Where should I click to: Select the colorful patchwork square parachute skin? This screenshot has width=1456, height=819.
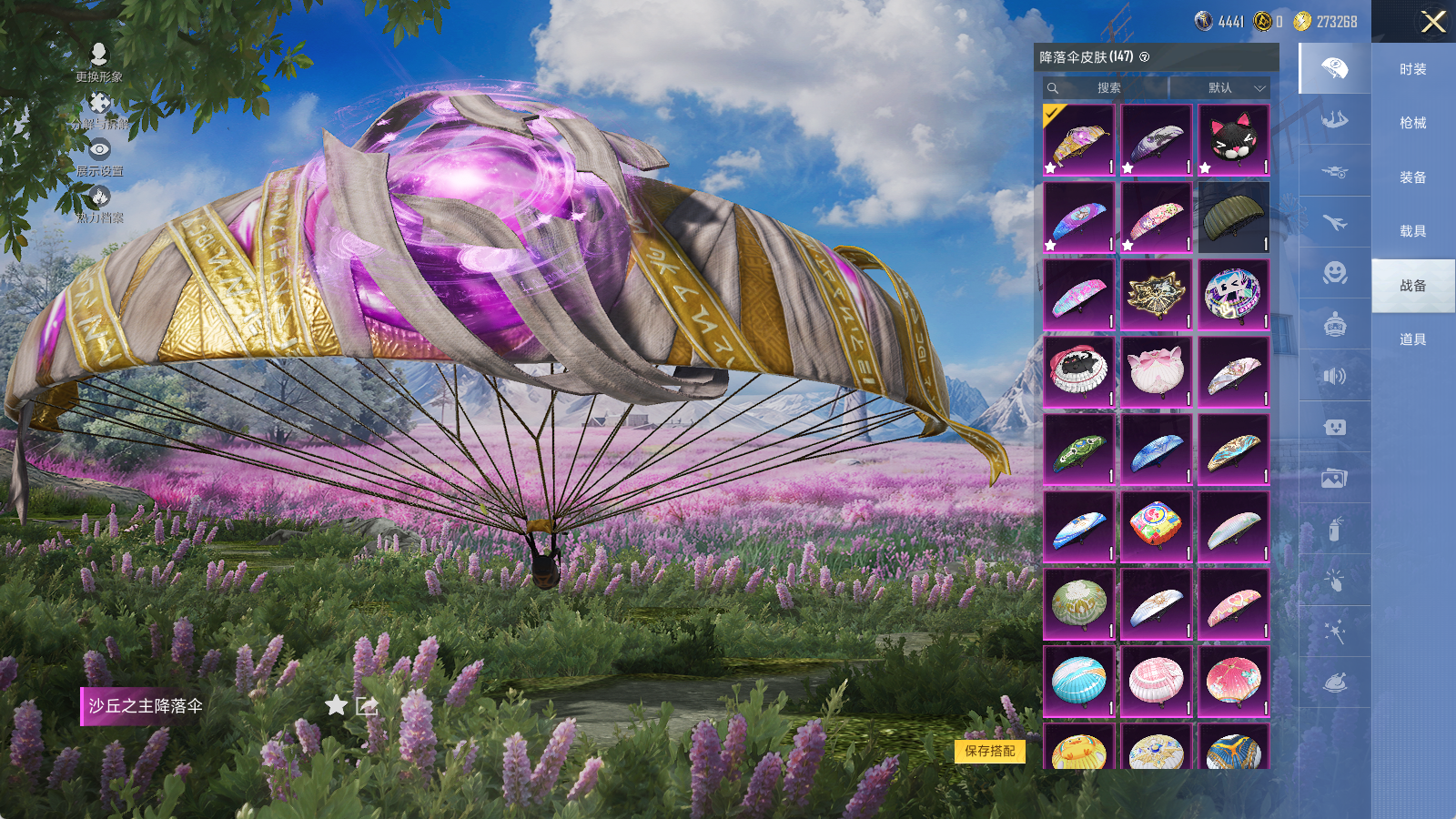[1156, 526]
